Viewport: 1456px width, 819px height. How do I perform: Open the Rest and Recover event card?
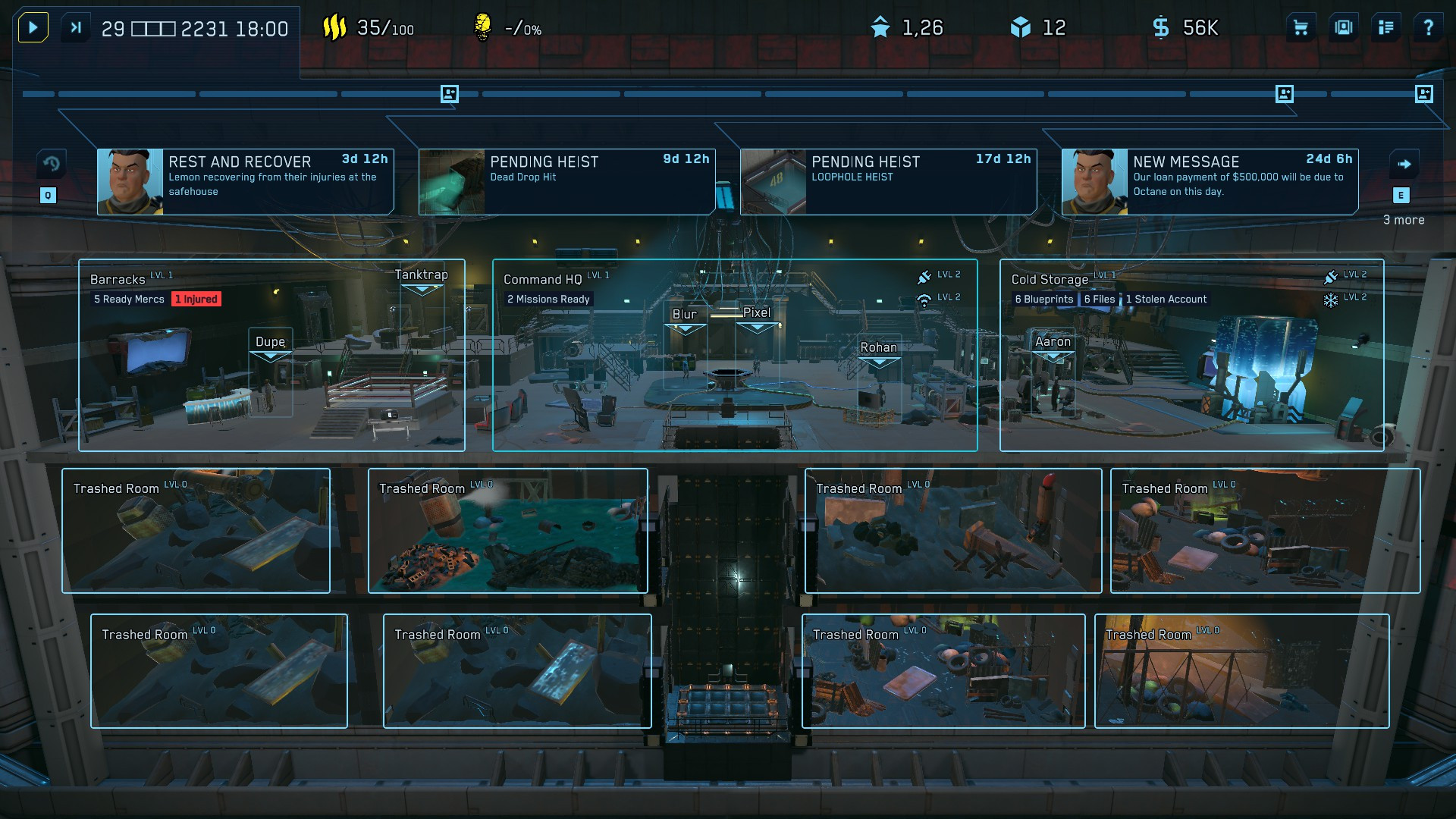coord(246,182)
